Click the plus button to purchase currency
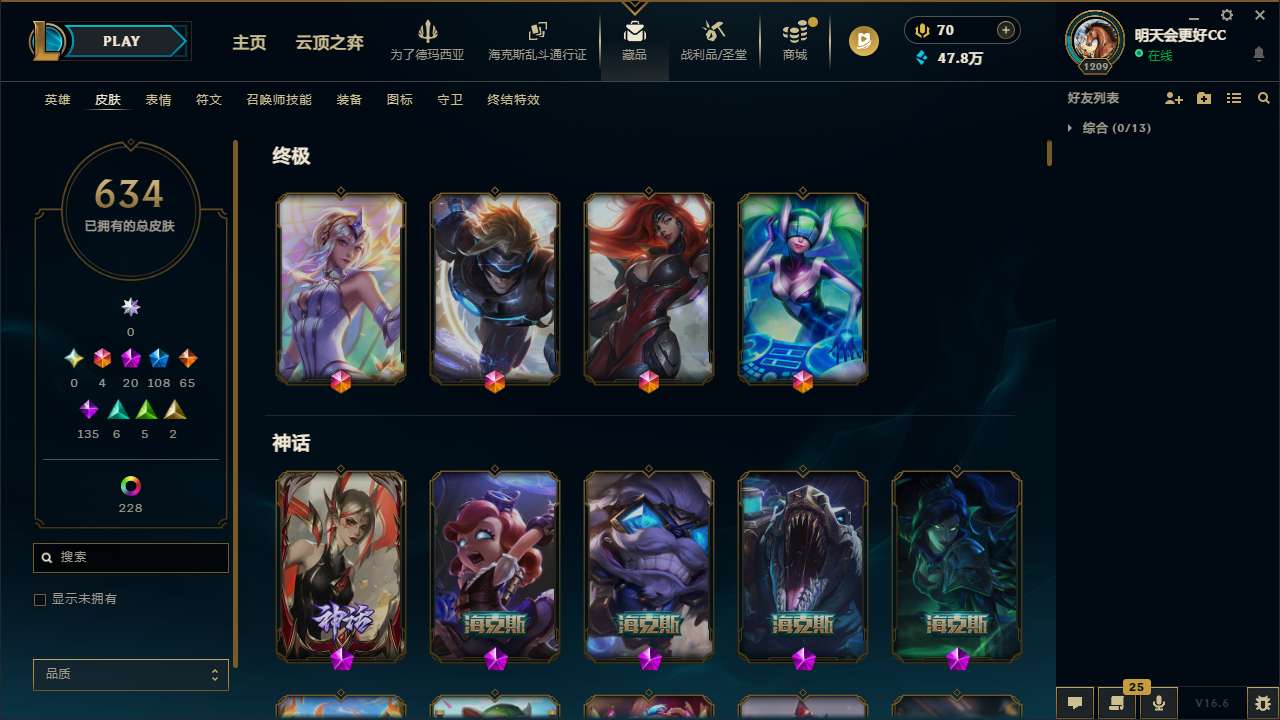1280x720 pixels. [x=1005, y=29]
